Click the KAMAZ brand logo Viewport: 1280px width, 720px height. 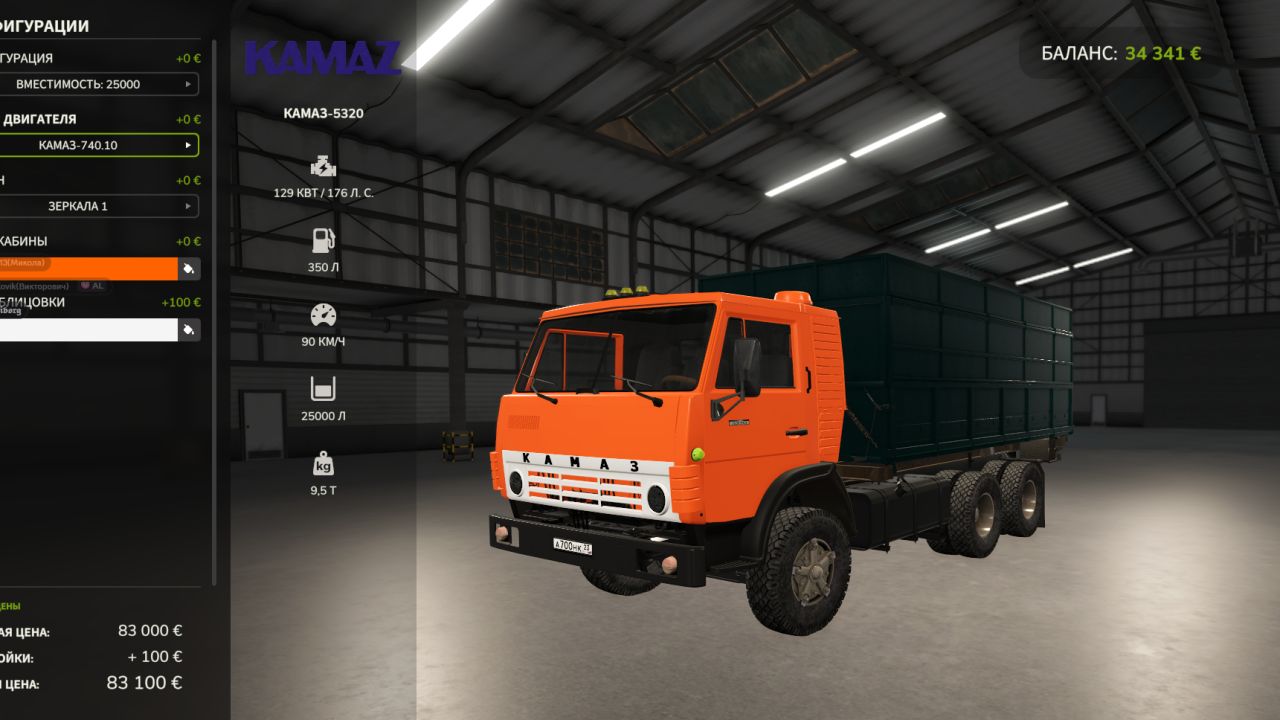[324, 58]
